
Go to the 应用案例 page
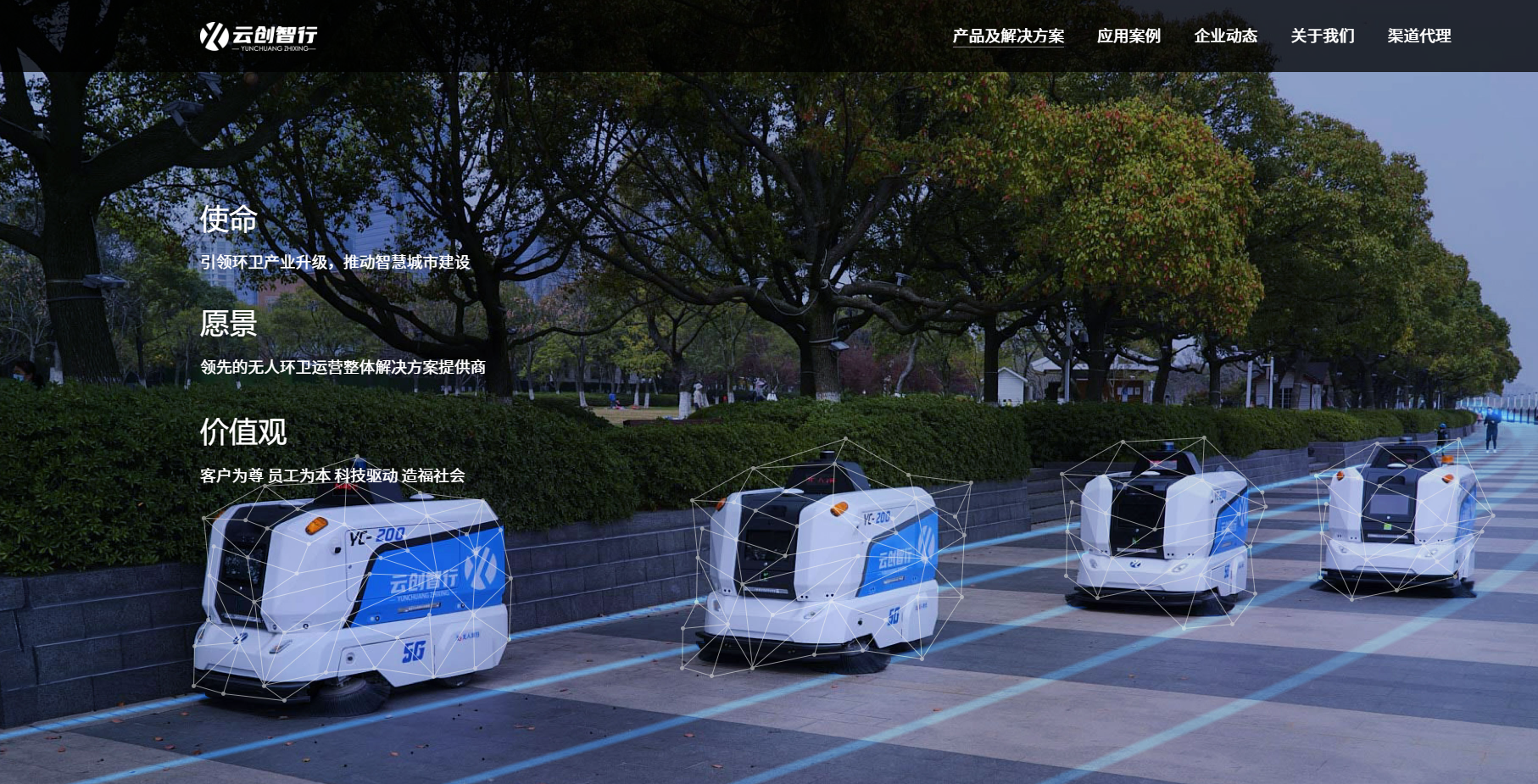[1128, 36]
